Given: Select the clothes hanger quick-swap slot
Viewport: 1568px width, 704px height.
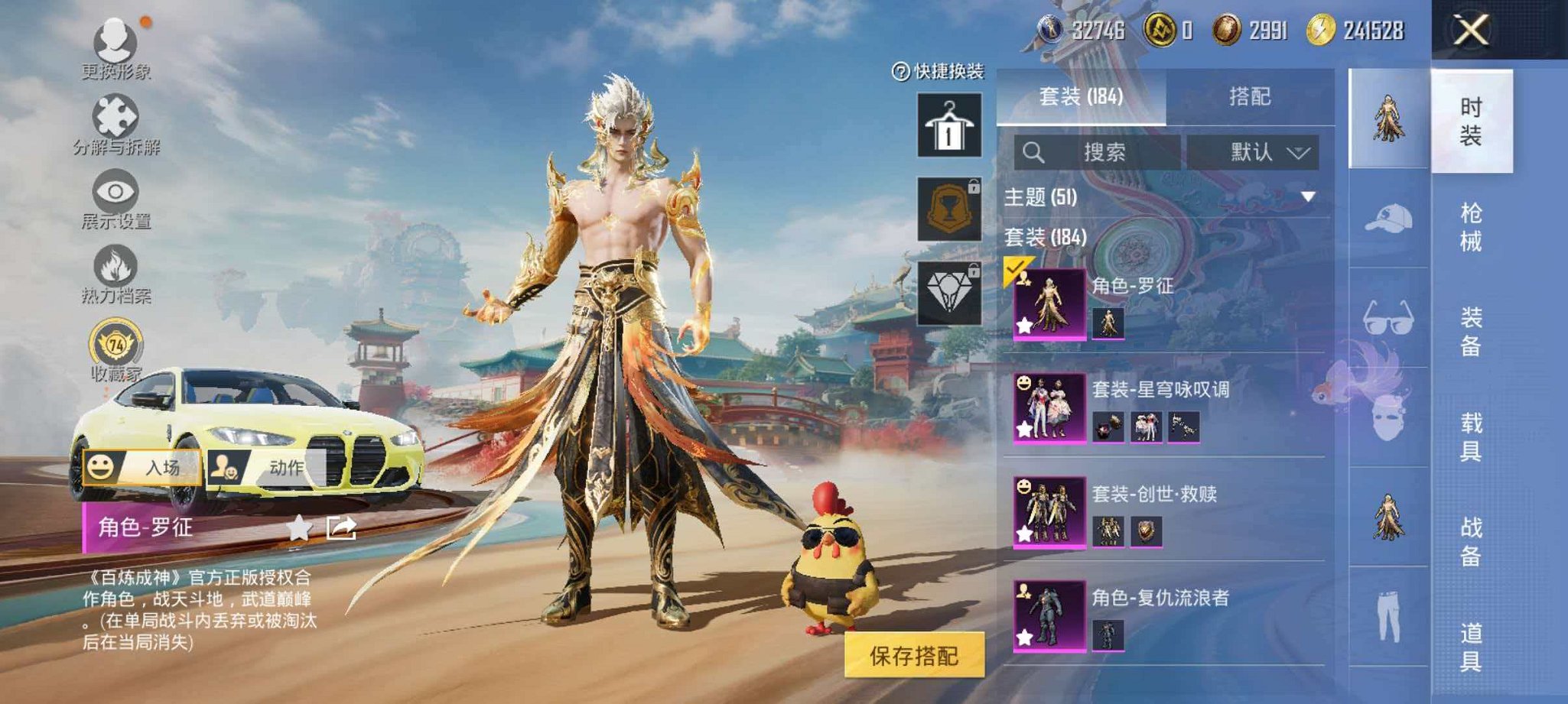Looking at the screenshot, I should [x=948, y=125].
